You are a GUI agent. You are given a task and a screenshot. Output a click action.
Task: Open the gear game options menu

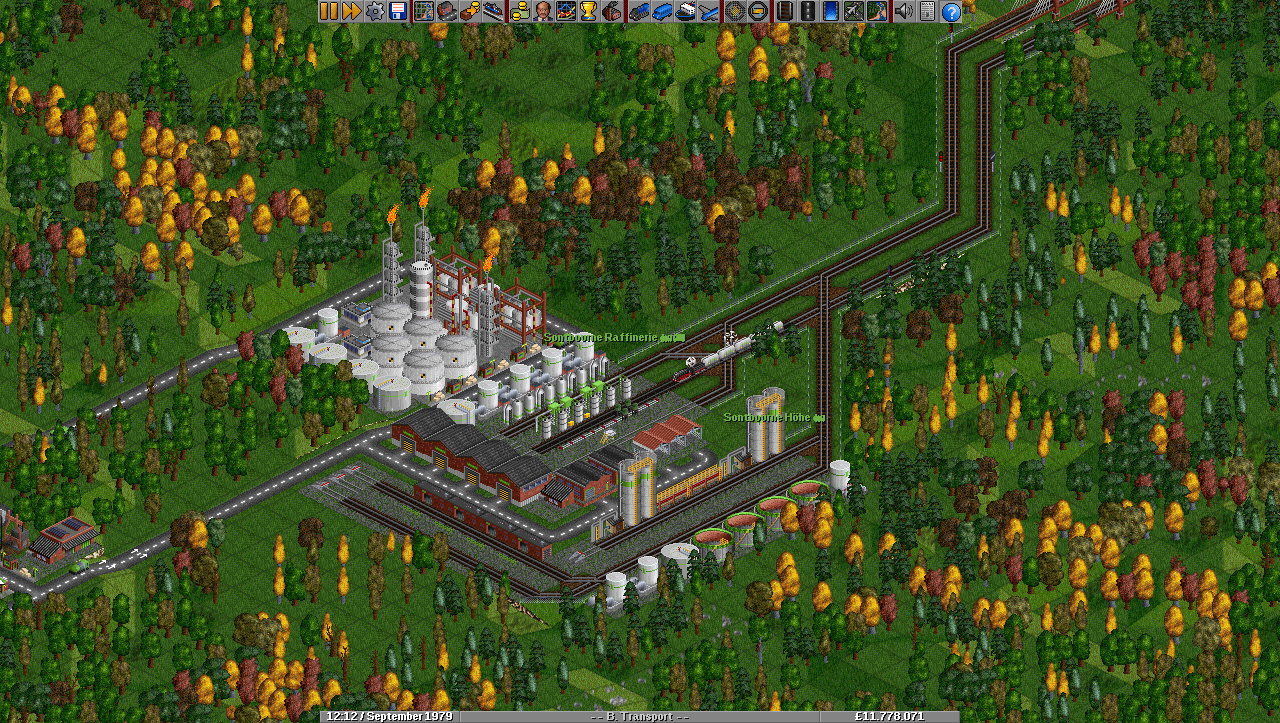coord(375,11)
